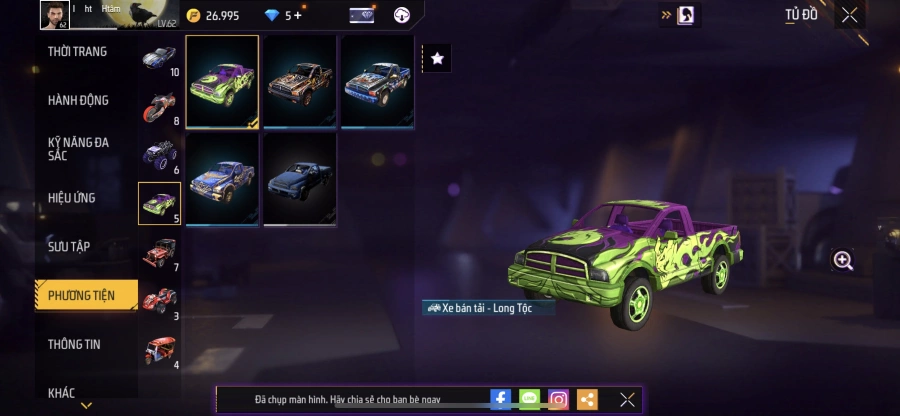Open the Hiệu Ứng tab
Image resolution: width=900 pixels, height=416 pixels.
click(x=72, y=198)
